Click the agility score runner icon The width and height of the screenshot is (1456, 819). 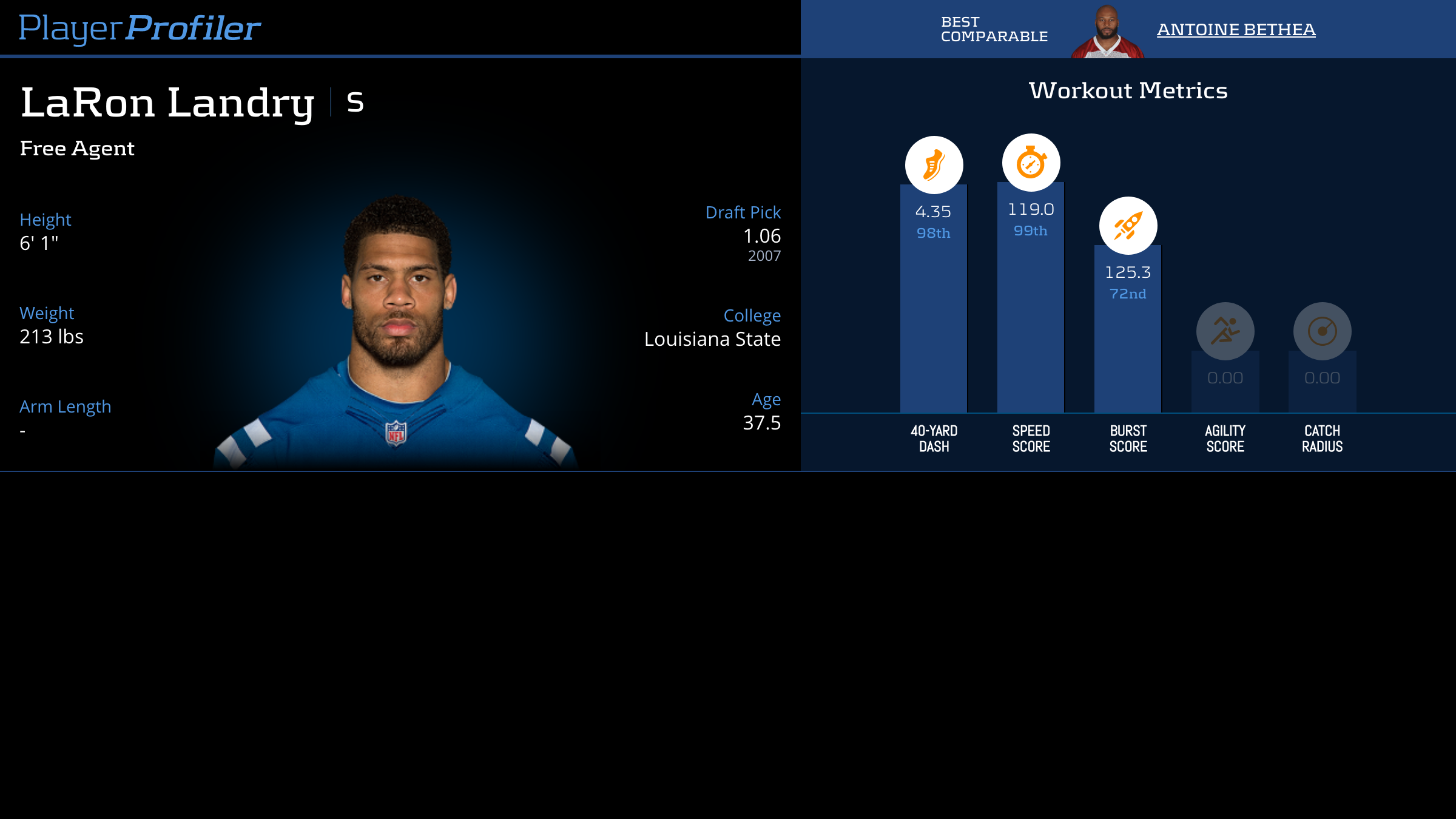1225,331
